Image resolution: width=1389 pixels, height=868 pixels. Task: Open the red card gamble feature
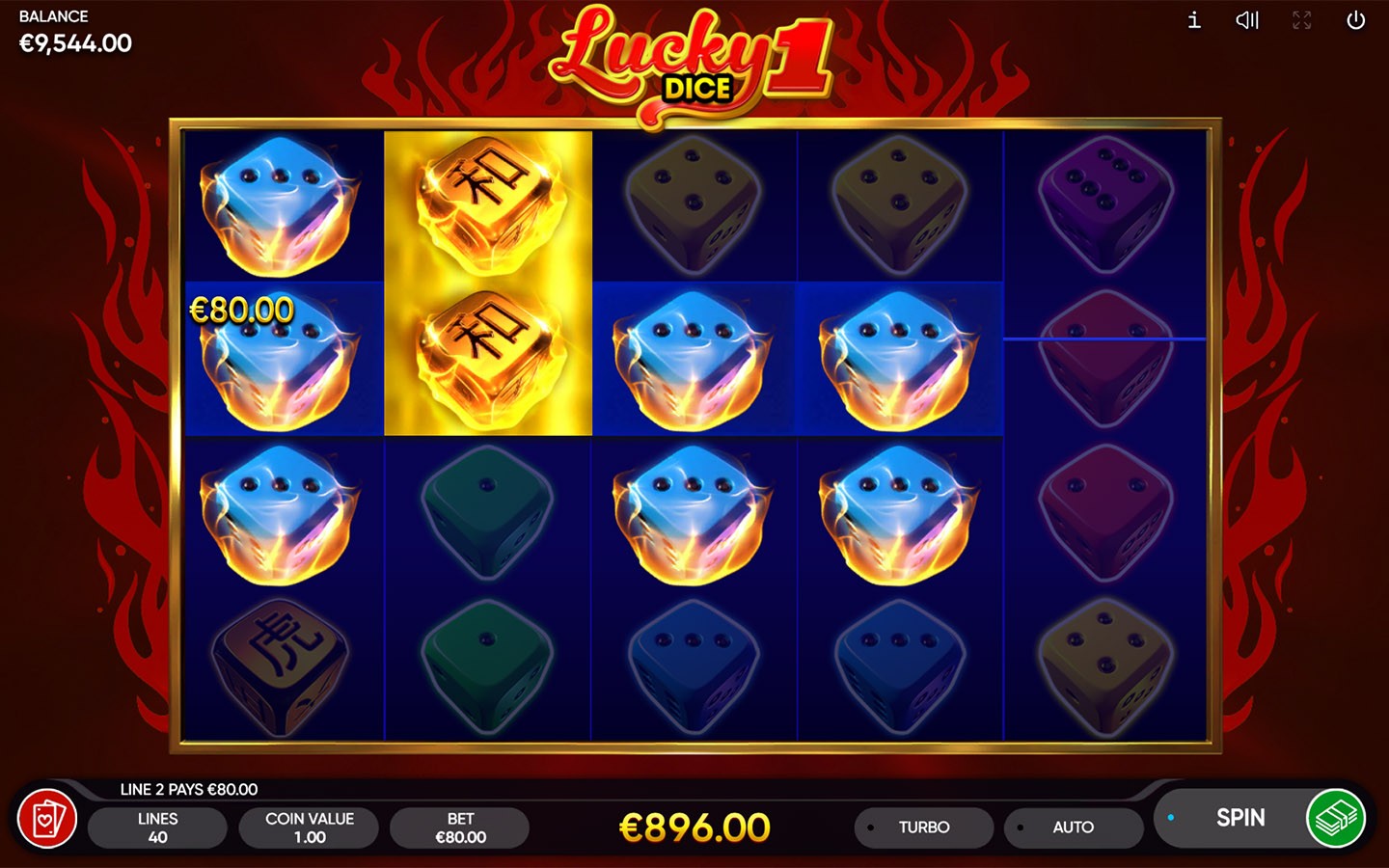pyautogui.click(x=47, y=819)
